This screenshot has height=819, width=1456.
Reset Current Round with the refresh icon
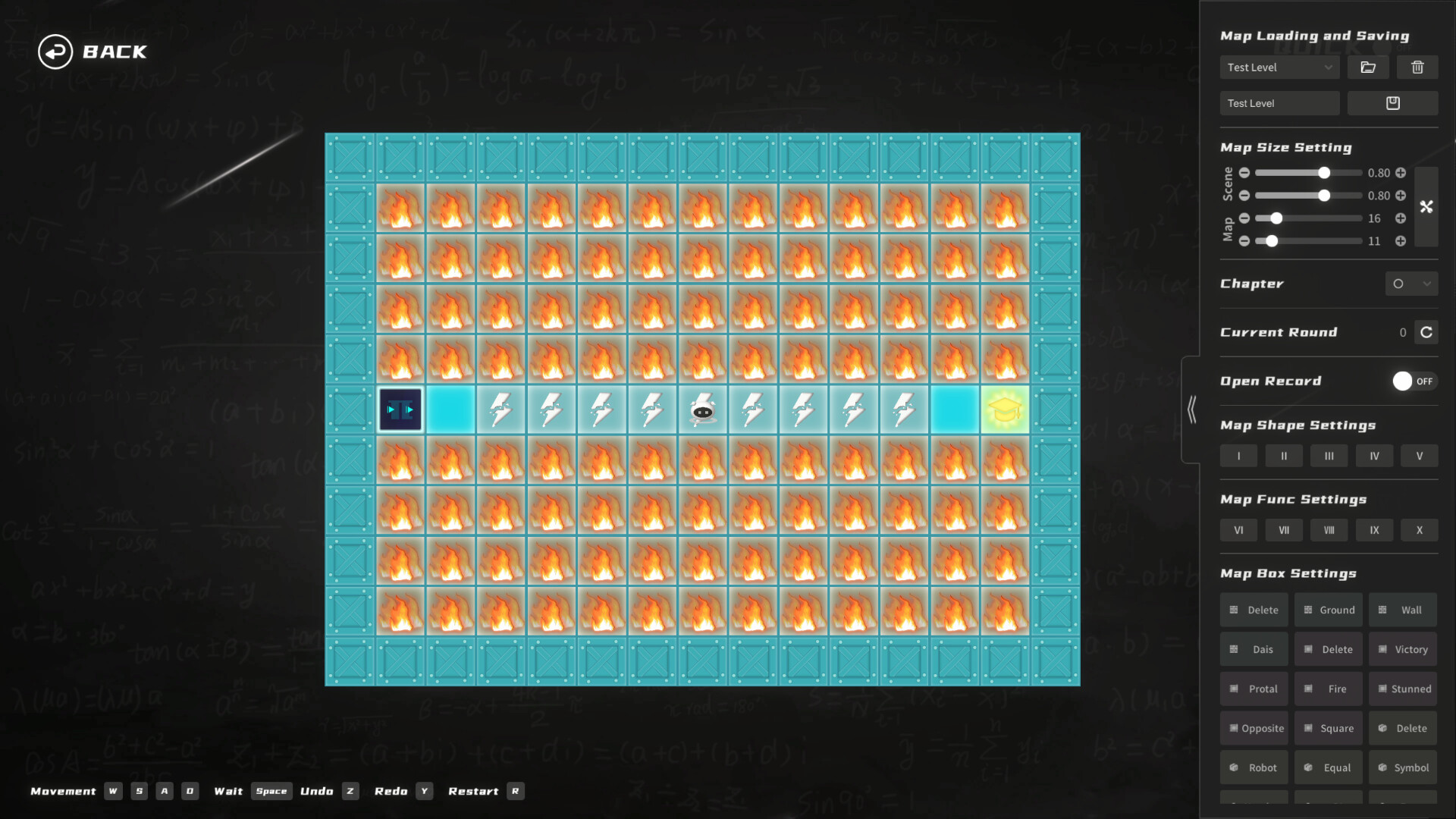(1426, 332)
